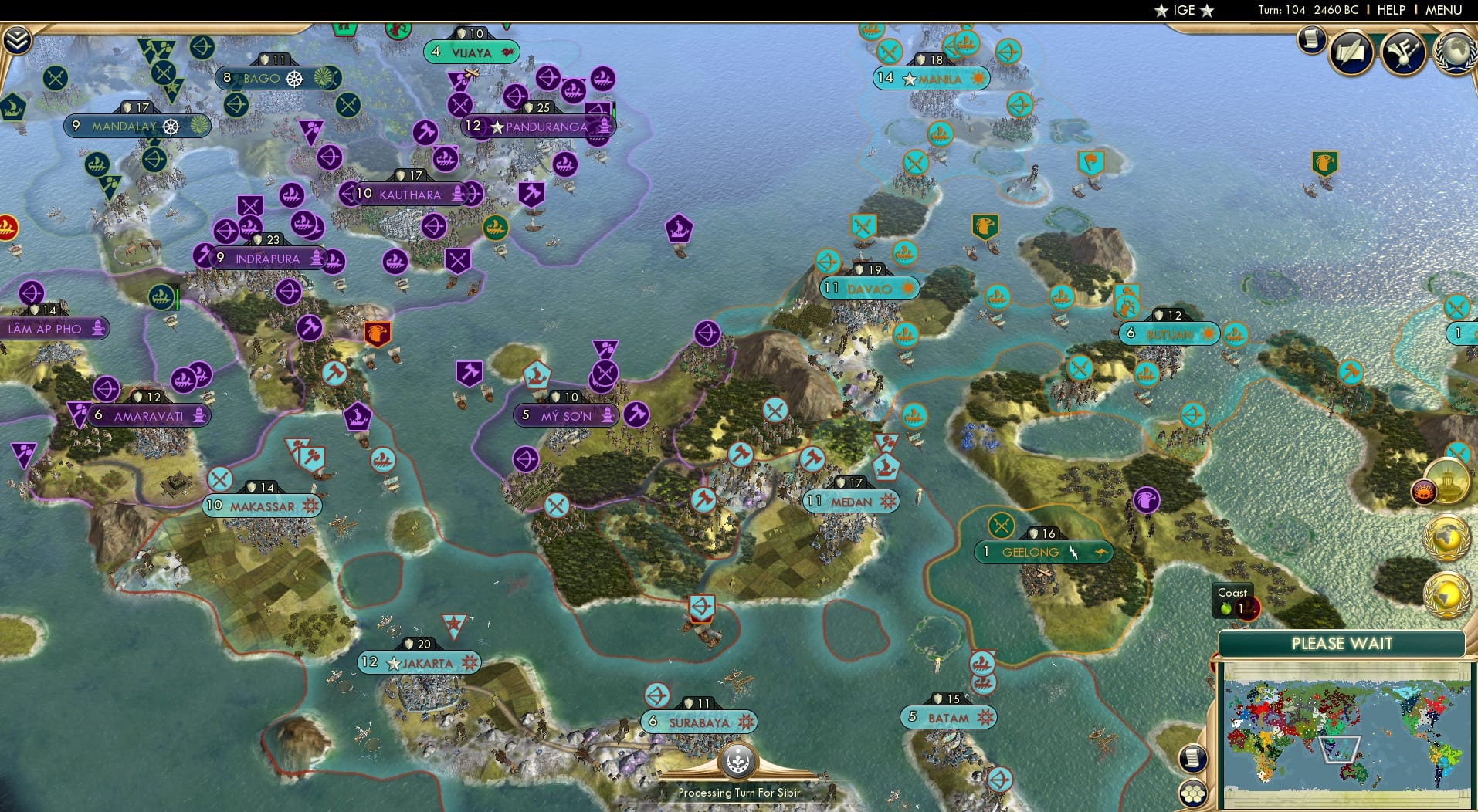Screen dimensions: 1478x812
Task: Launch the IGE editor from the top bar
Action: click(1183, 10)
